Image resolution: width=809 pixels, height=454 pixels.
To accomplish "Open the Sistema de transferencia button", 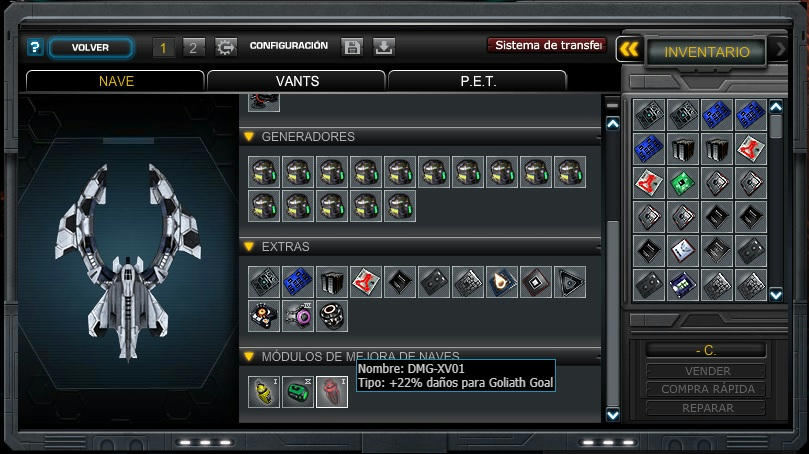I will [x=547, y=46].
